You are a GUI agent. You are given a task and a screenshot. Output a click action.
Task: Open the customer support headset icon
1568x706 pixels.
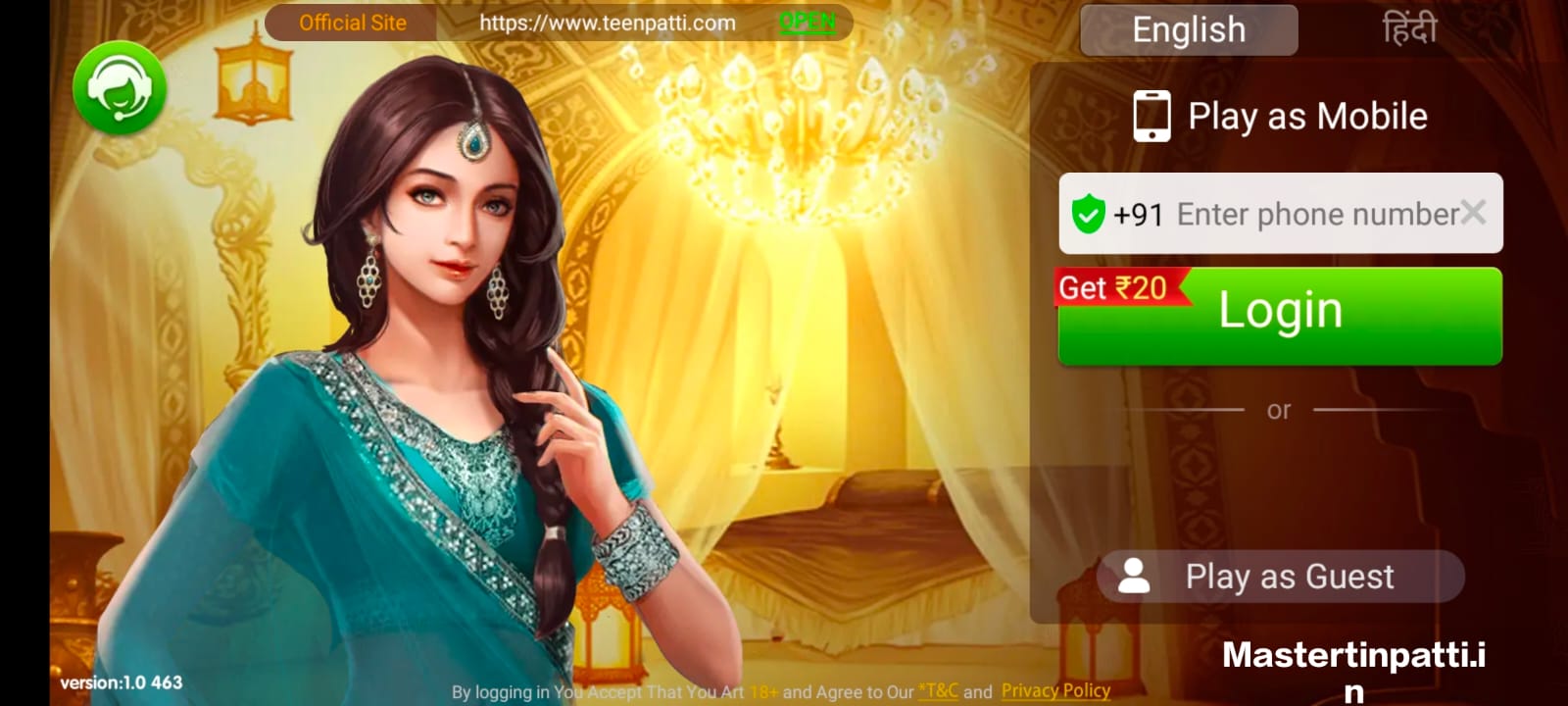120,88
